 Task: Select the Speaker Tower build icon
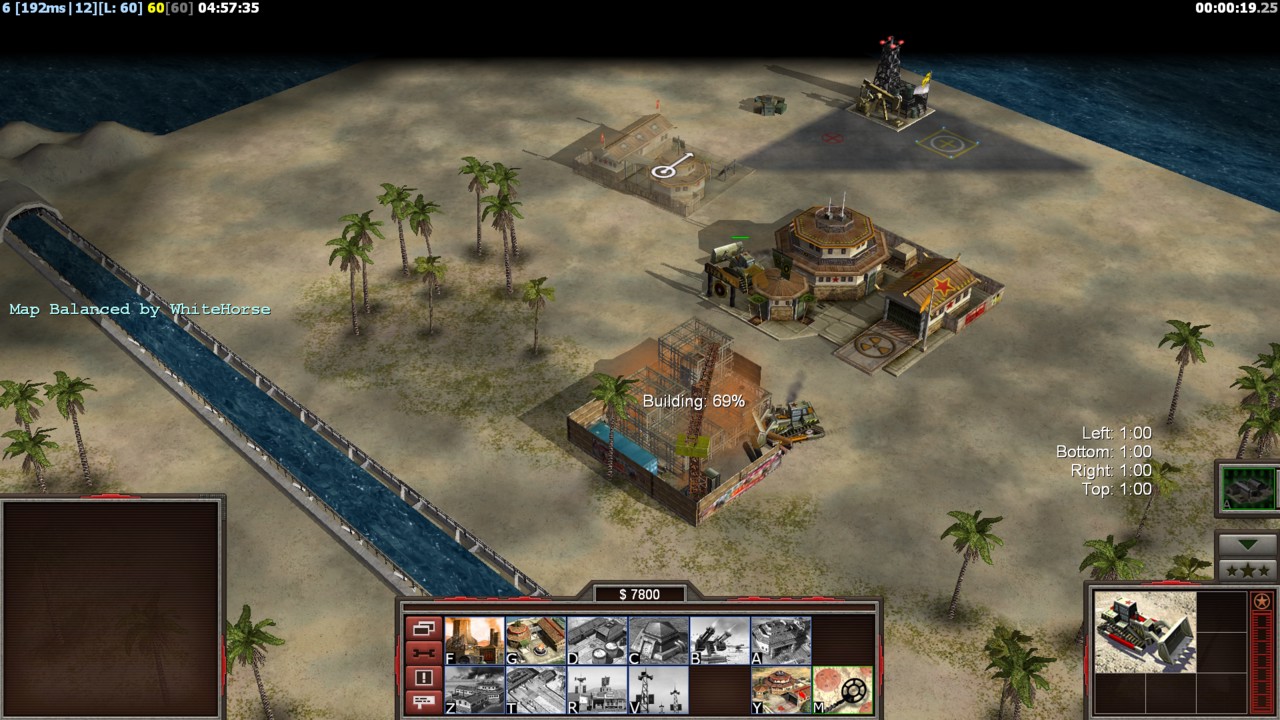[x=658, y=690]
